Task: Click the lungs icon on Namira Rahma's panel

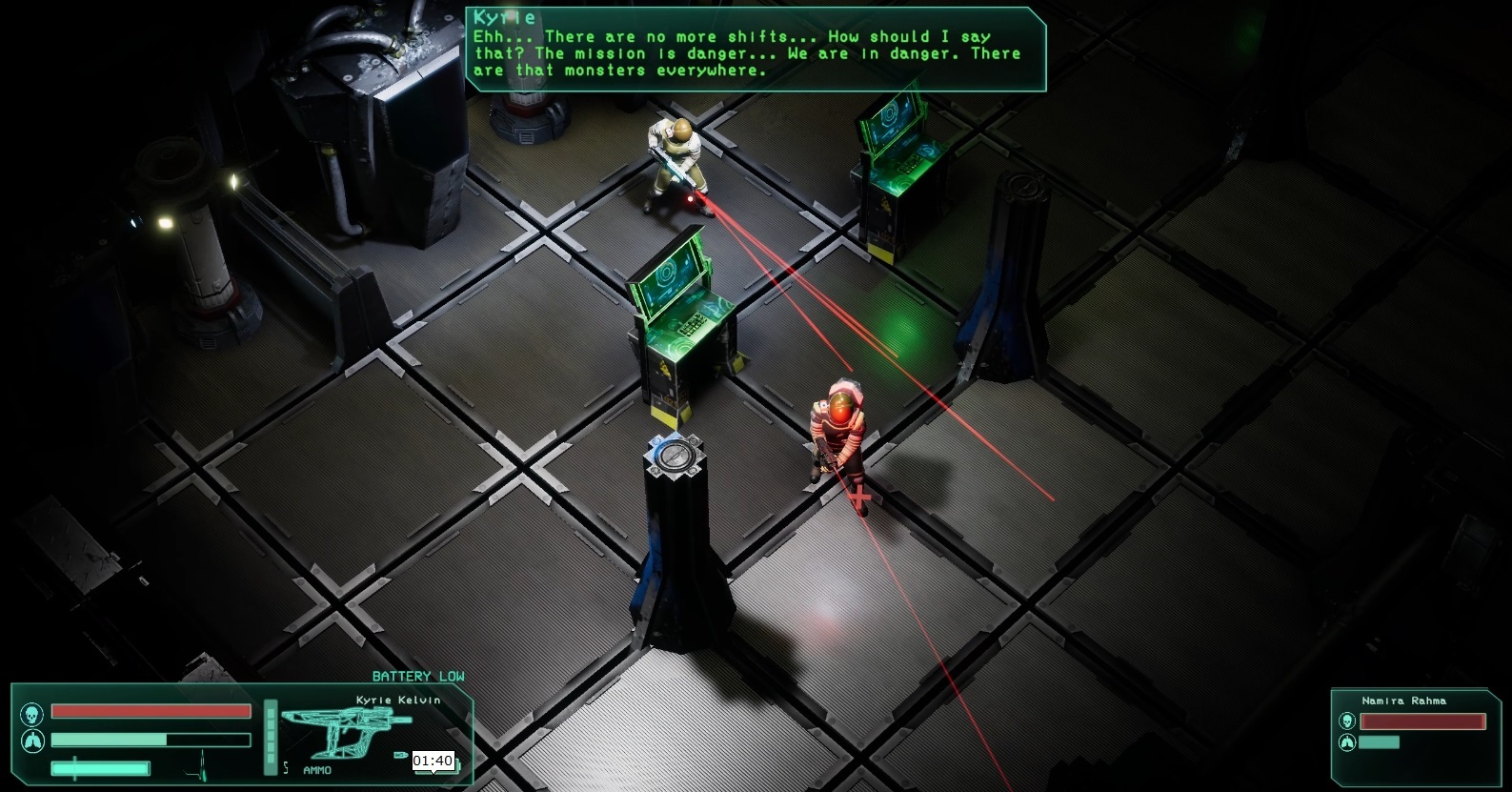Action: [x=1347, y=743]
